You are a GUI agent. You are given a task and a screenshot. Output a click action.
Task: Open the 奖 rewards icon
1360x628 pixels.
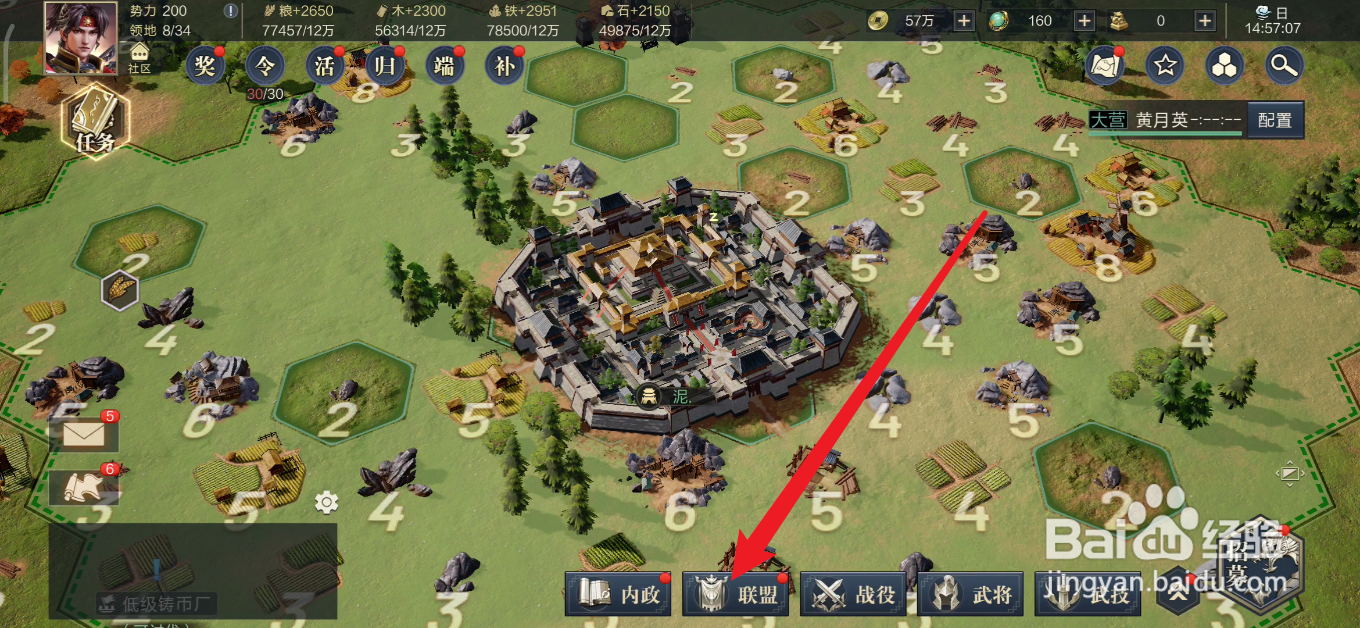pyautogui.click(x=205, y=66)
